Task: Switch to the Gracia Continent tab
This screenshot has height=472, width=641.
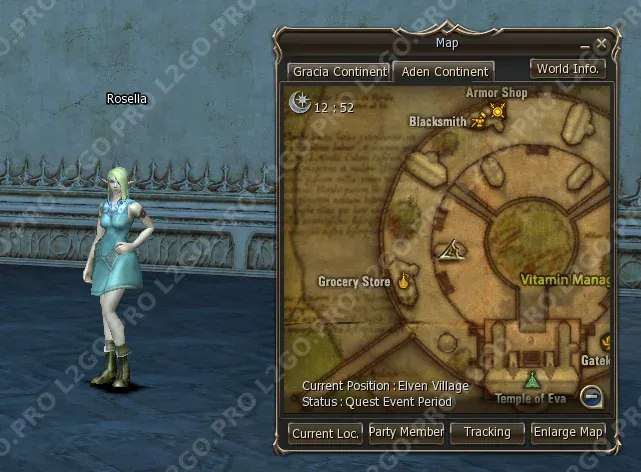Action: tap(338, 72)
